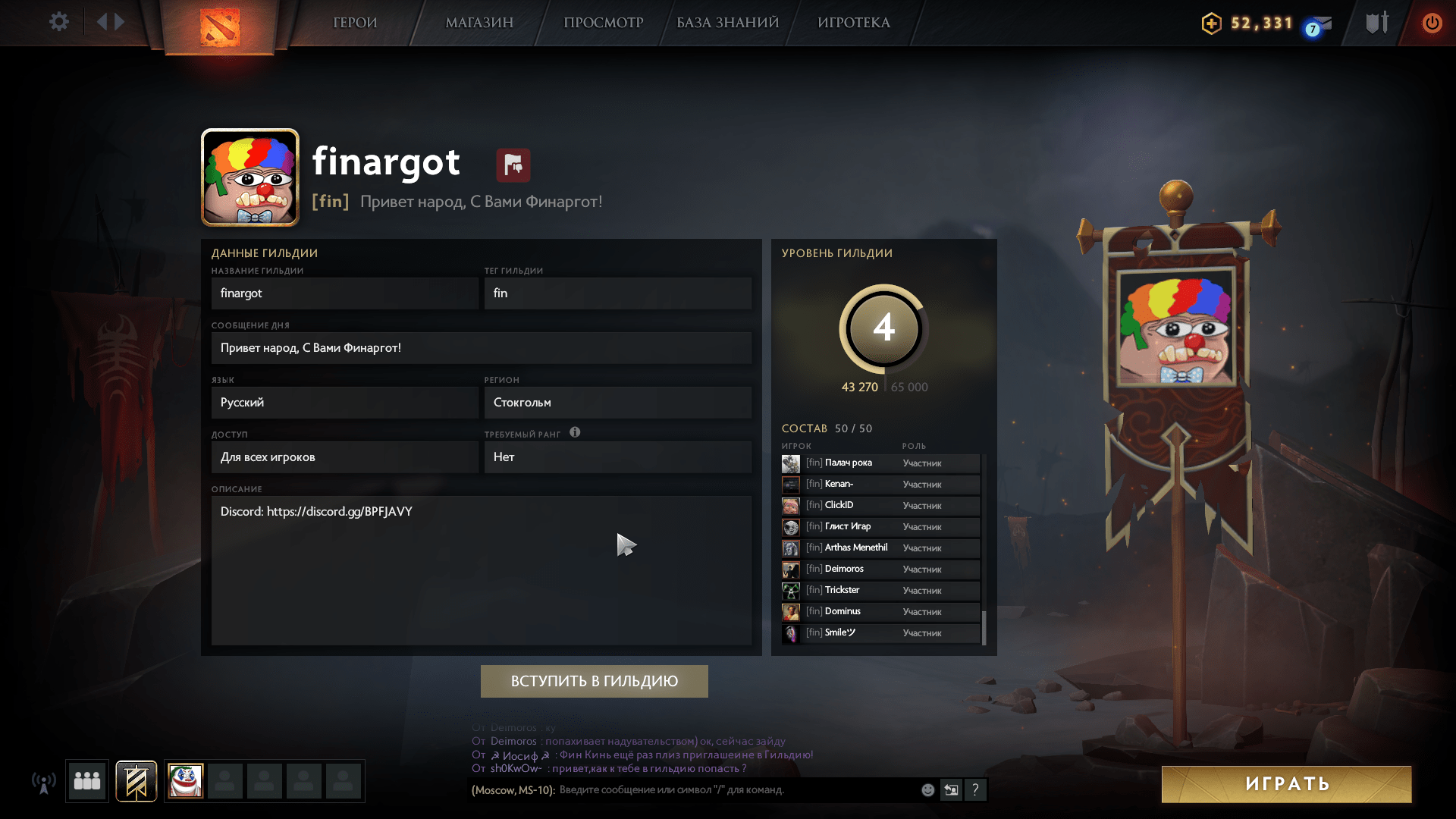Go to the Dota 2 home logo

219,27
